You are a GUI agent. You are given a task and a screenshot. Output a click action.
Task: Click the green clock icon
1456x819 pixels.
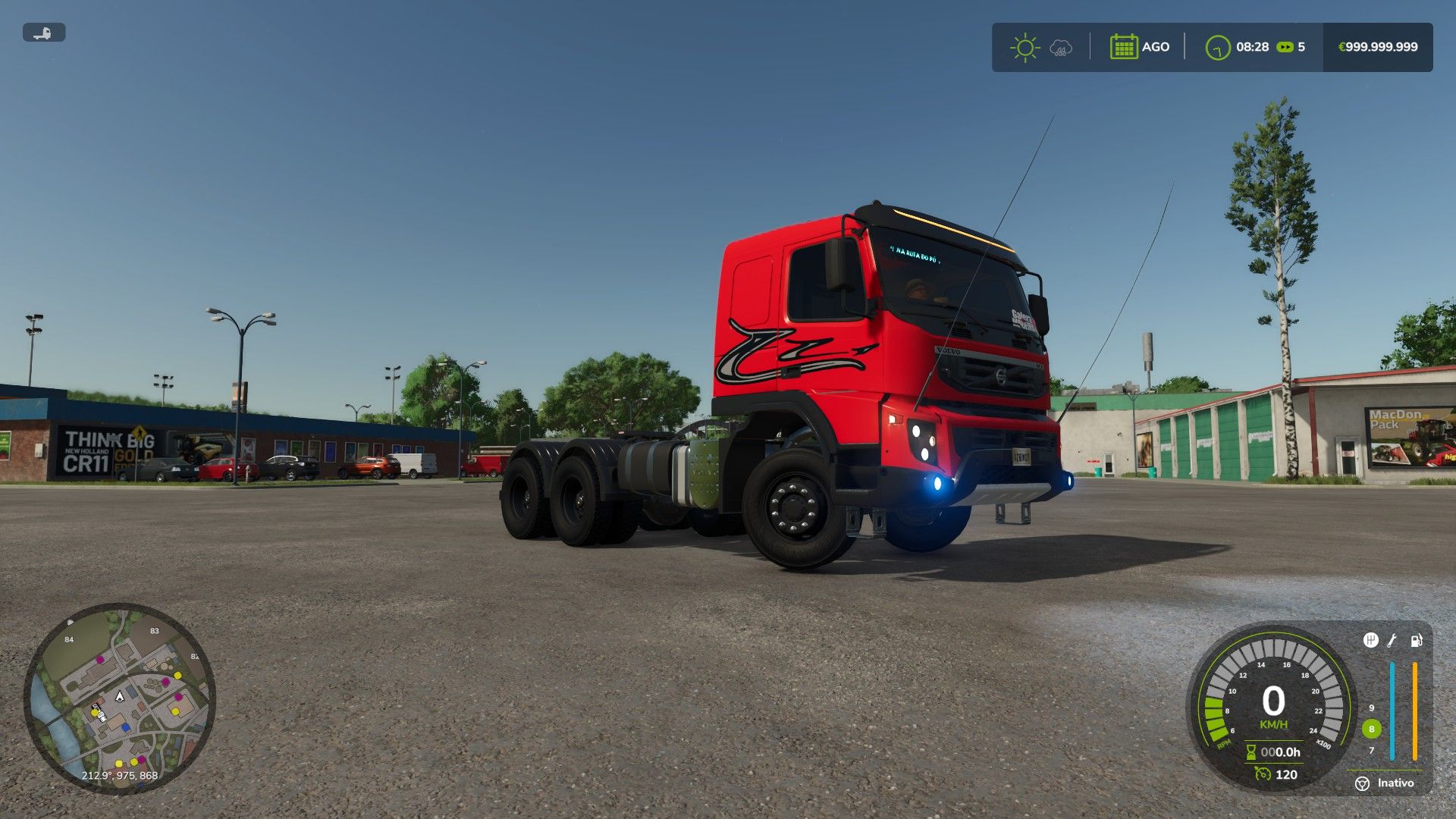coord(1218,47)
